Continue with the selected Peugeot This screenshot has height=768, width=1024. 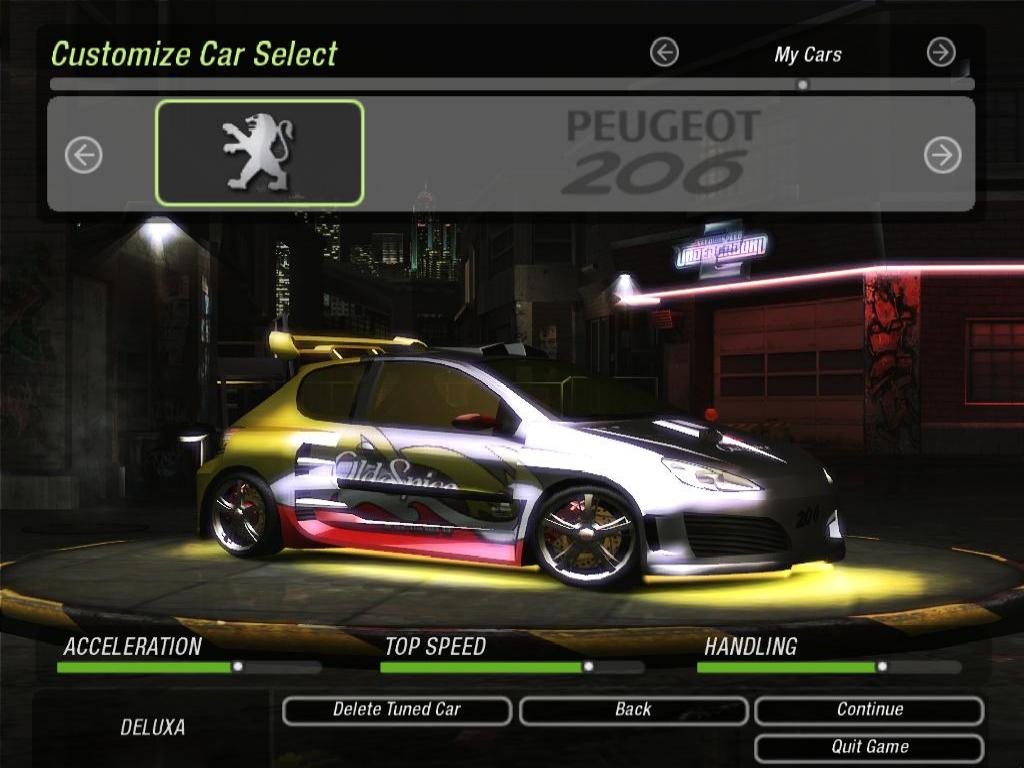[869, 710]
